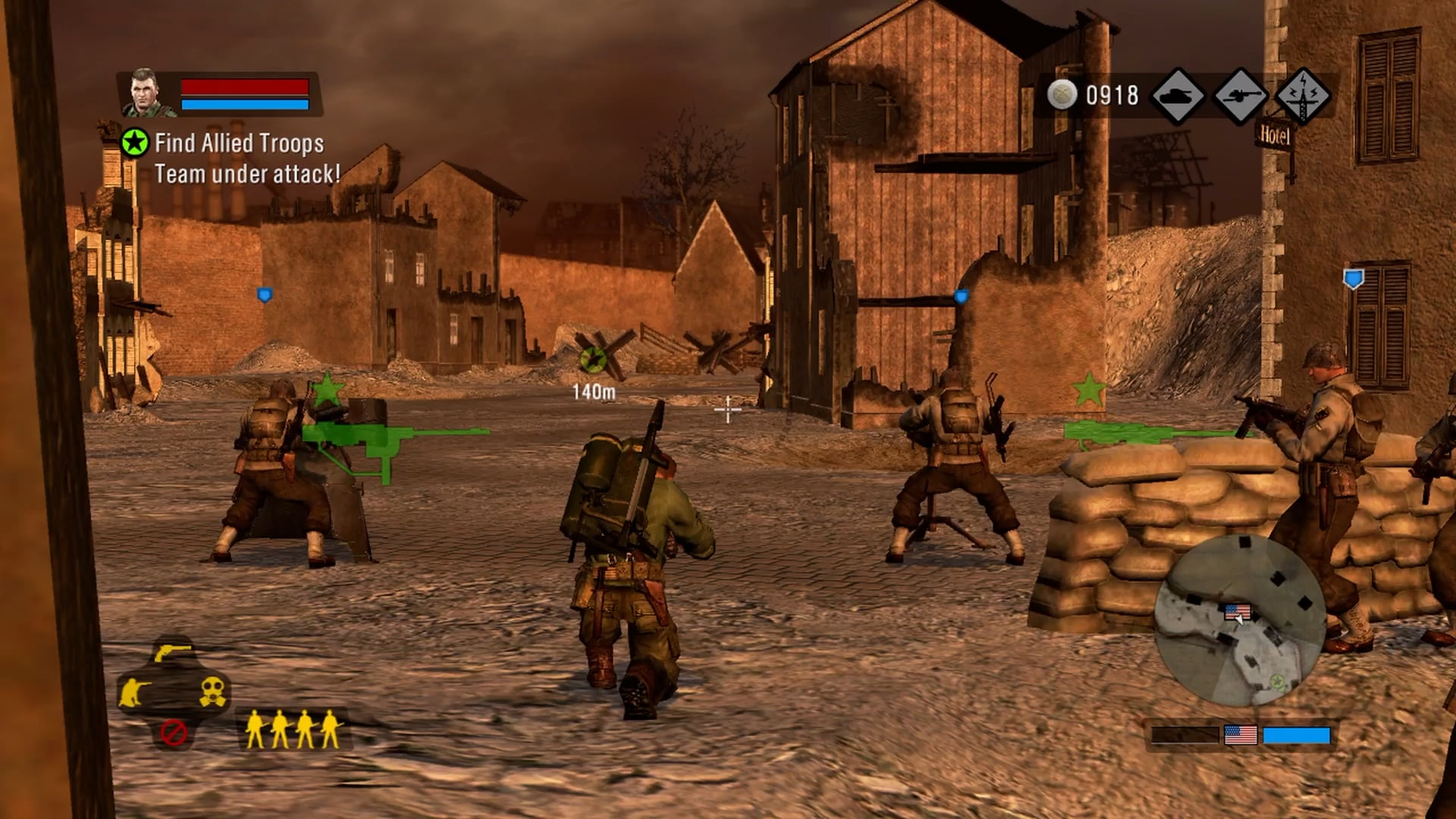Select the yellow pistol command icon
Image resolution: width=1456 pixels, height=819 pixels.
tap(173, 652)
